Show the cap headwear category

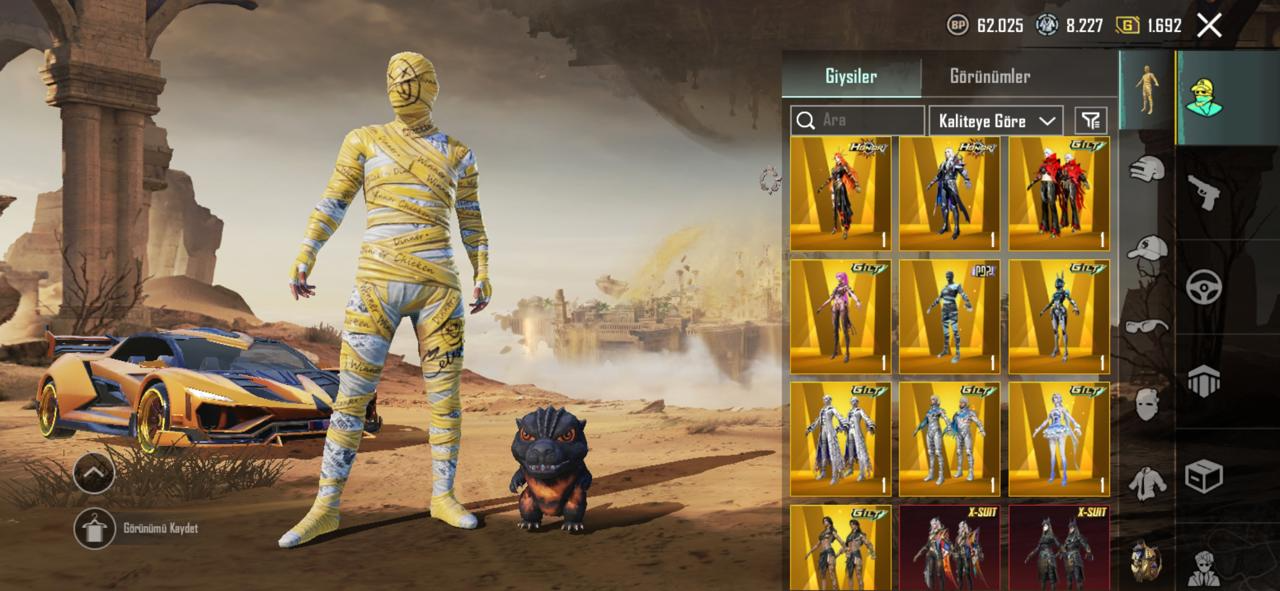click(1147, 247)
